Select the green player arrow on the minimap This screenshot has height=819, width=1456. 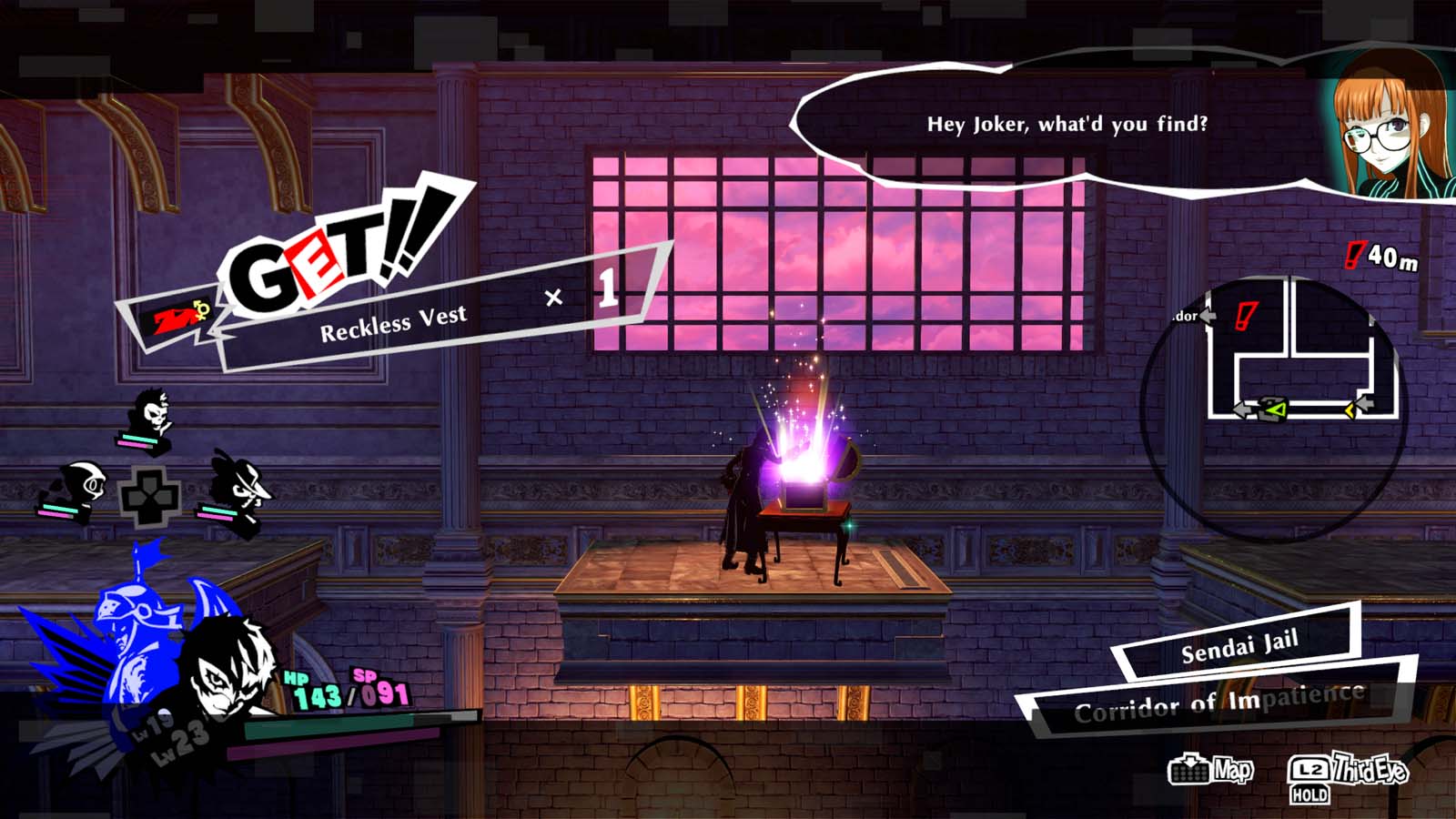click(1277, 409)
